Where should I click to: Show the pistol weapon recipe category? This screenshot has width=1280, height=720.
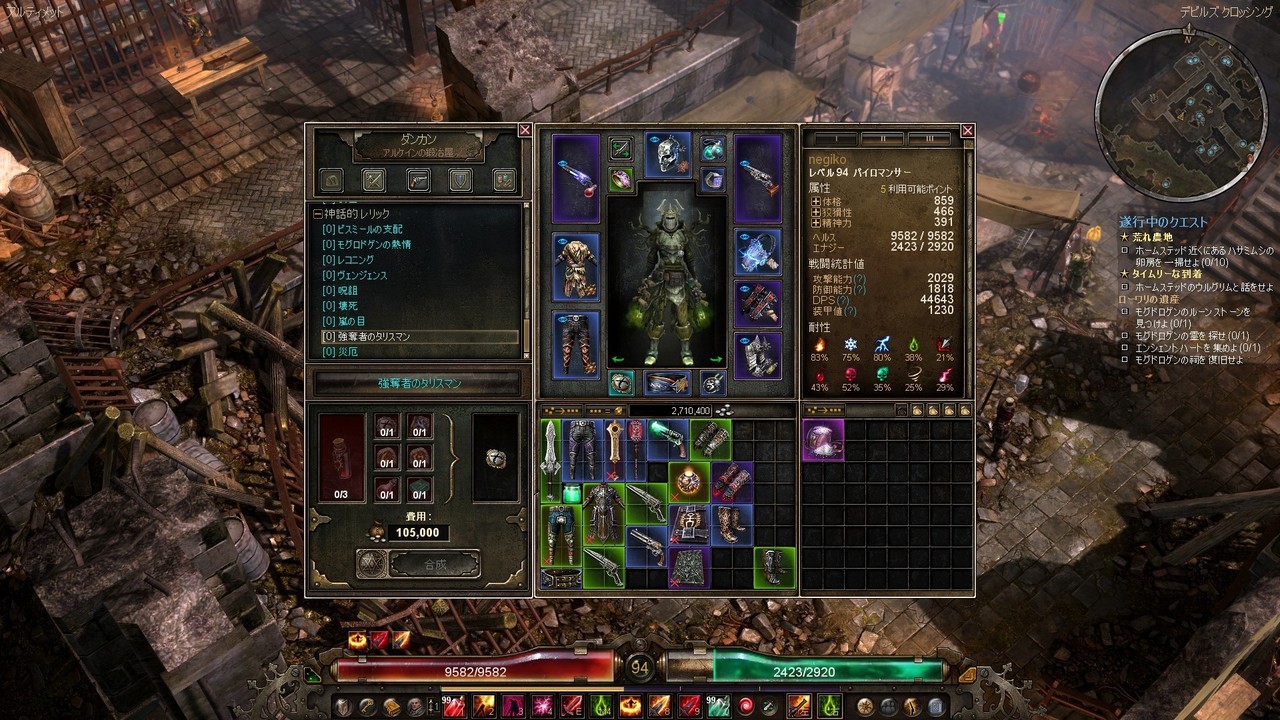coord(417,180)
